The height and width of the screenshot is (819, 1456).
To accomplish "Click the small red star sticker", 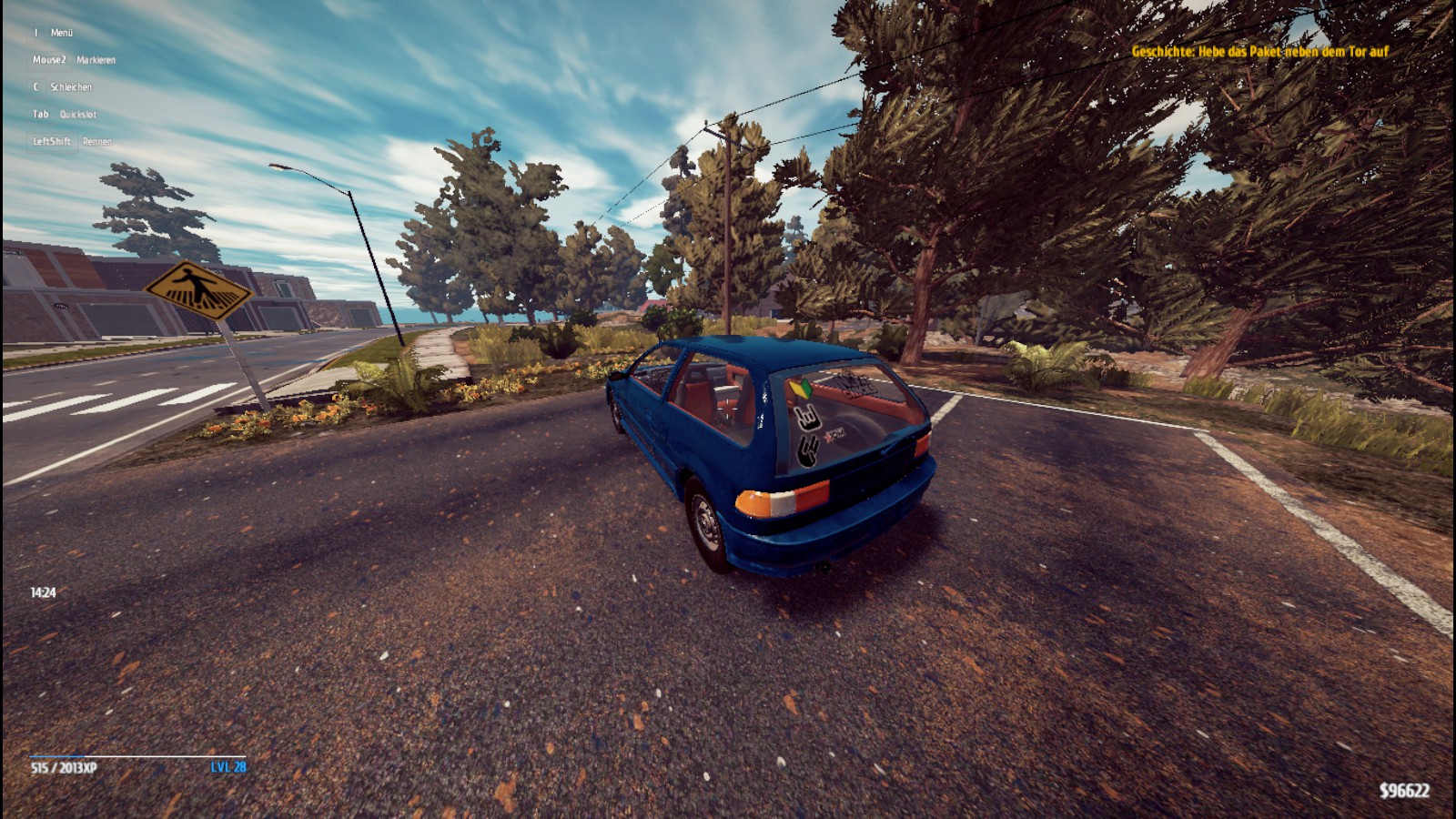I will tap(828, 437).
